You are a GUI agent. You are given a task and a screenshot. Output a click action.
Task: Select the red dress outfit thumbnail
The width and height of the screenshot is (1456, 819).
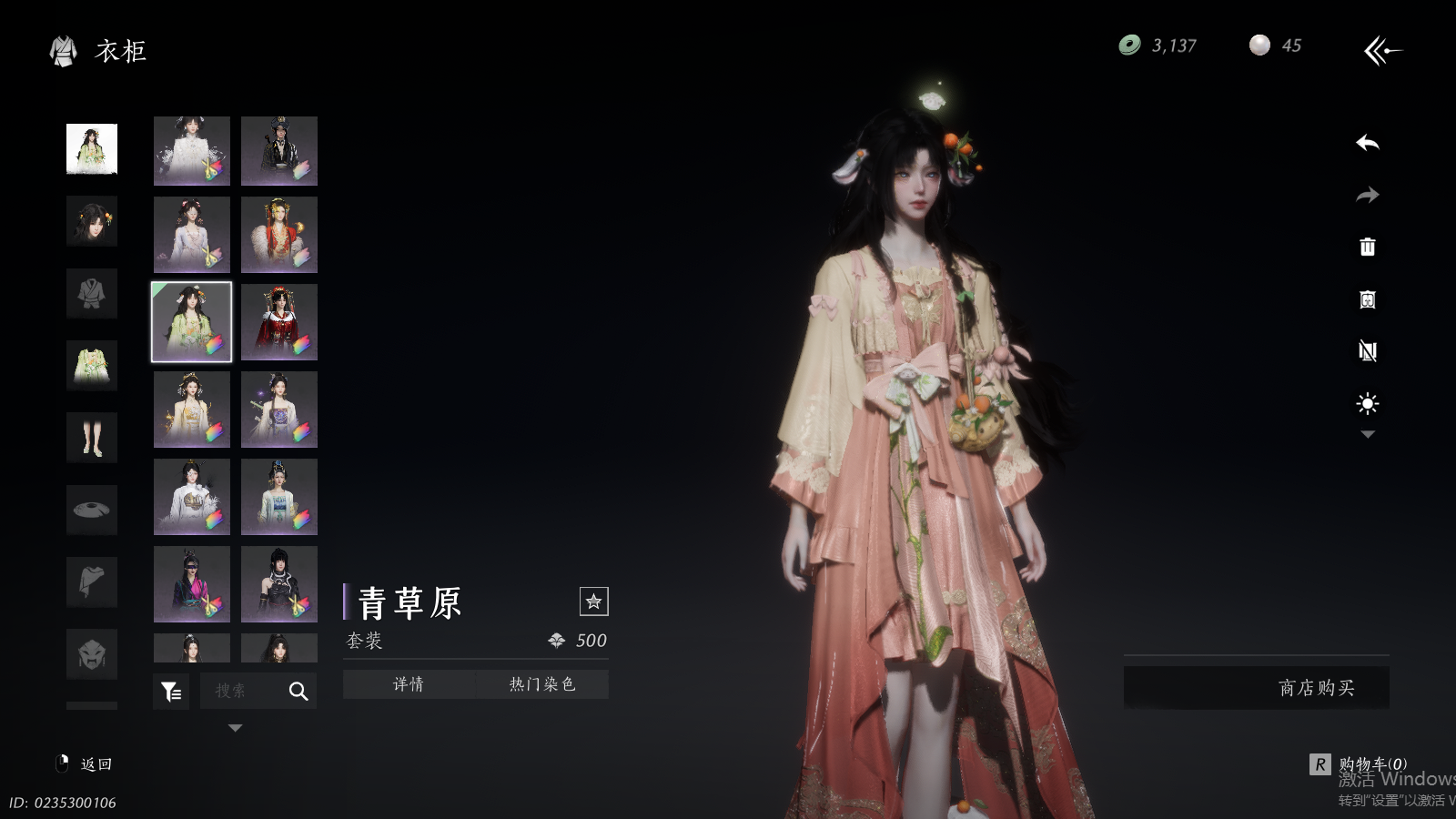click(x=279, y=322)
